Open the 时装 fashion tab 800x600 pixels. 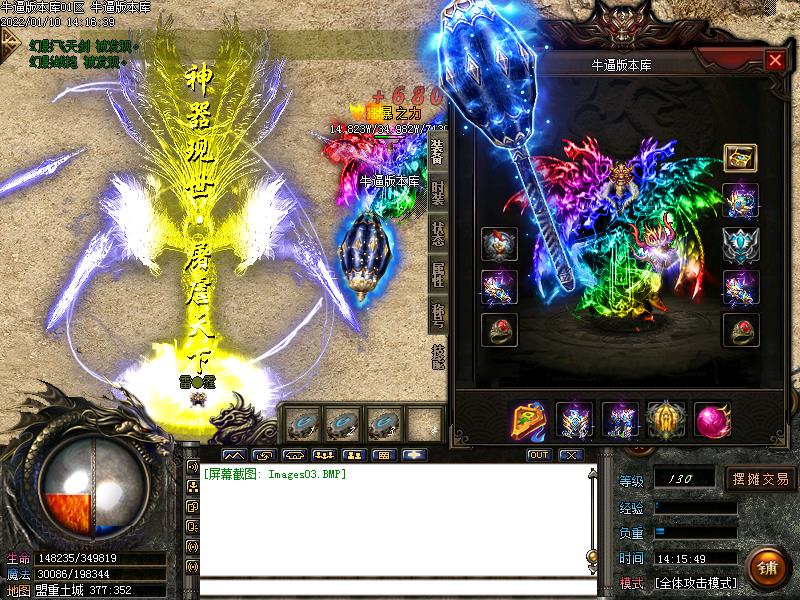(438, 193)
